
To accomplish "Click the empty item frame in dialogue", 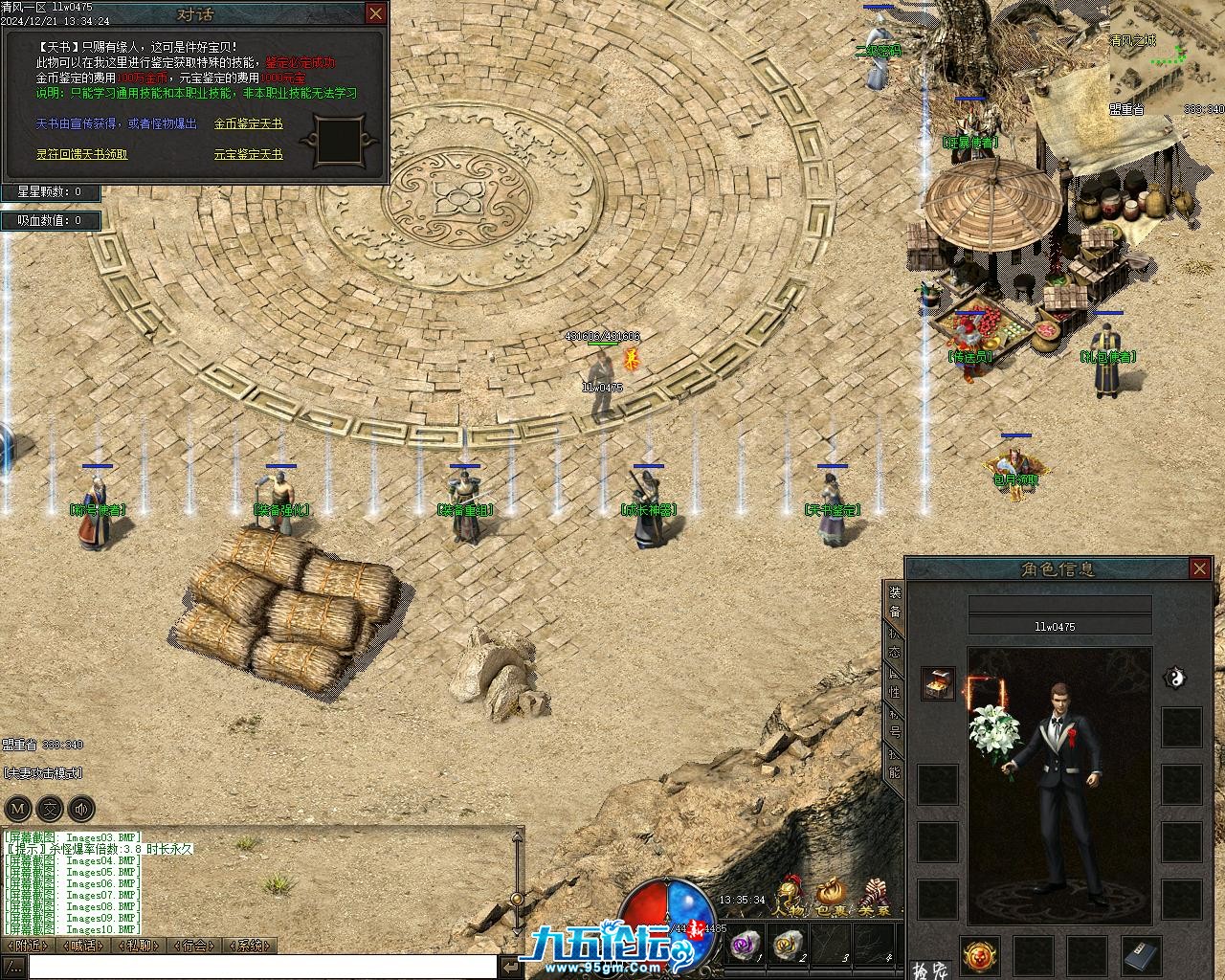I will [x=337, y=140].
